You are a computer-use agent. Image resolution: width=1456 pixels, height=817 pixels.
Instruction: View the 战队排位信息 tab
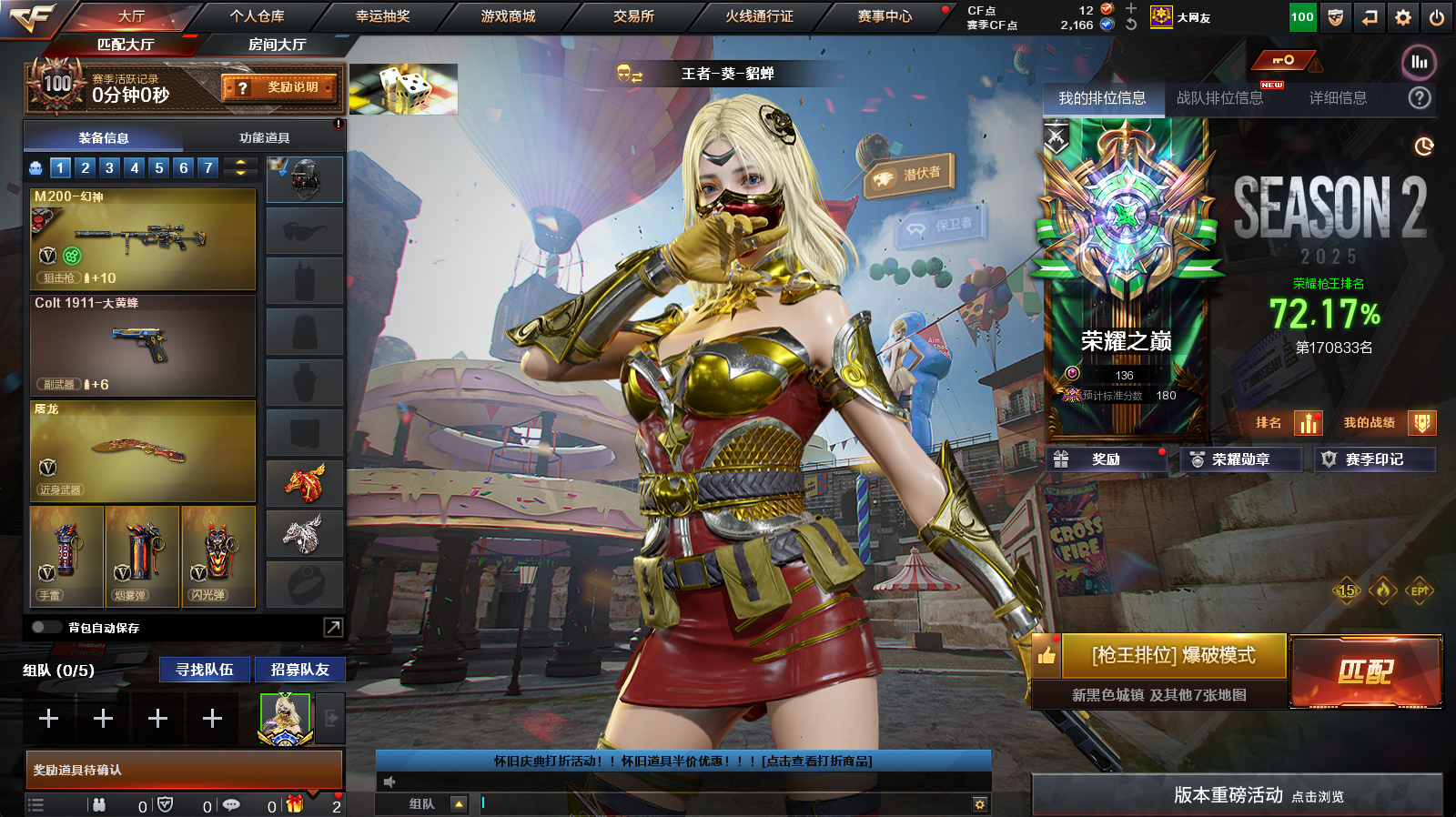pyautogui.click(x=1219, y=98)
